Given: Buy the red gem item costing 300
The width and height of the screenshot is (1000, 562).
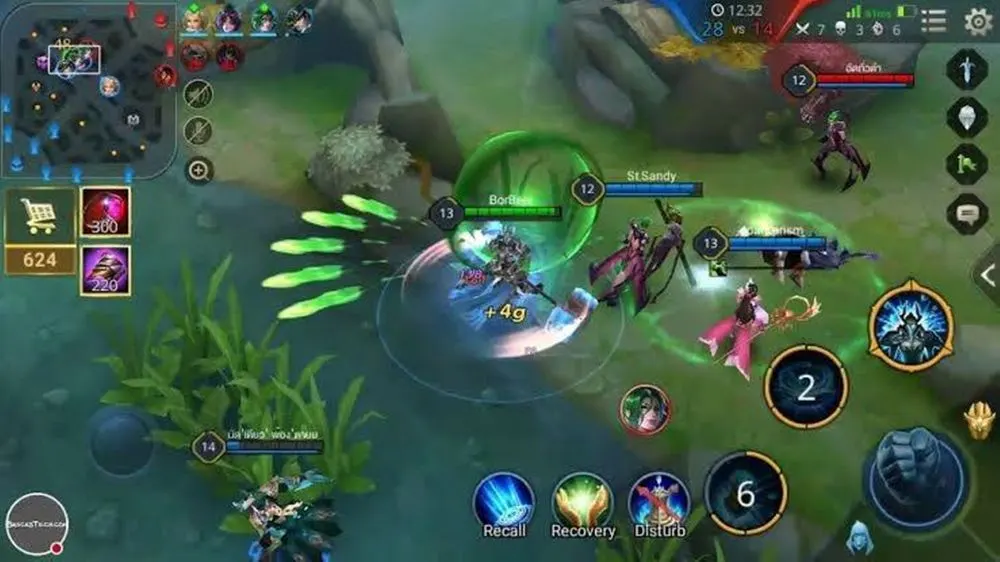Looking at the screenshot, I should (105, 212).
